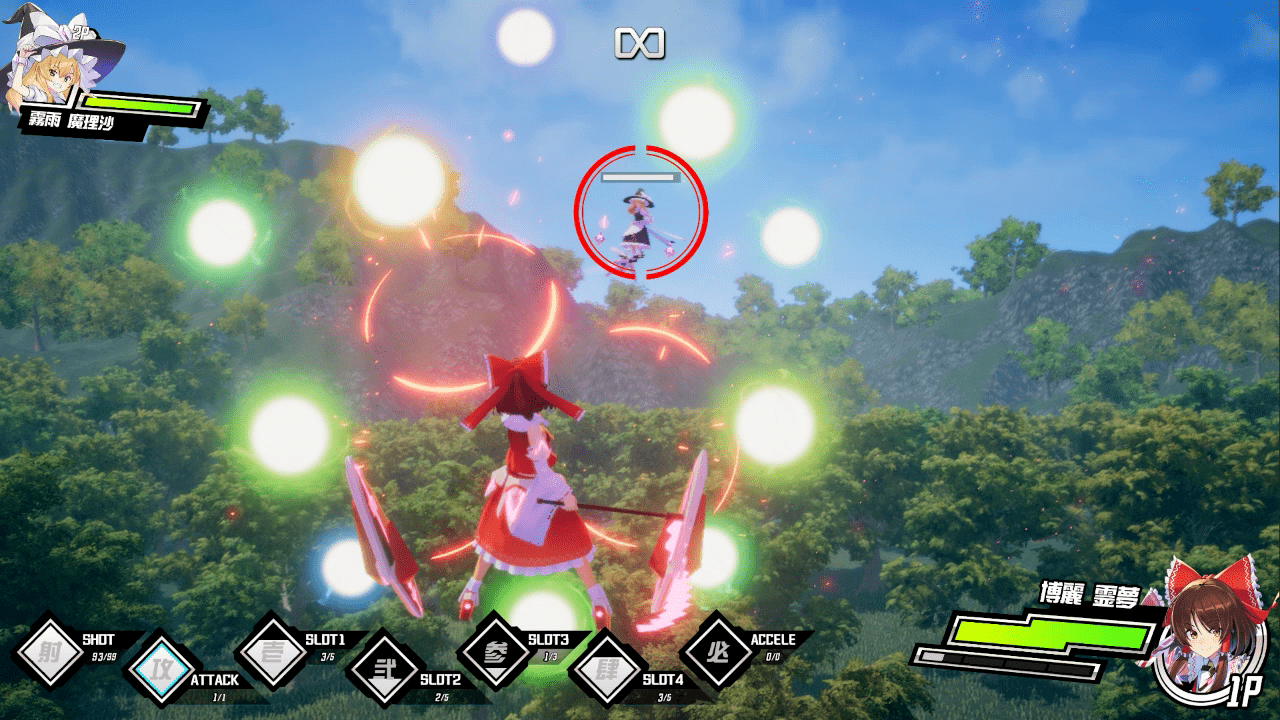Activate the SHOT ability diamond
Viewport: 1280px width, 720px height.
[x=49, y=650]
